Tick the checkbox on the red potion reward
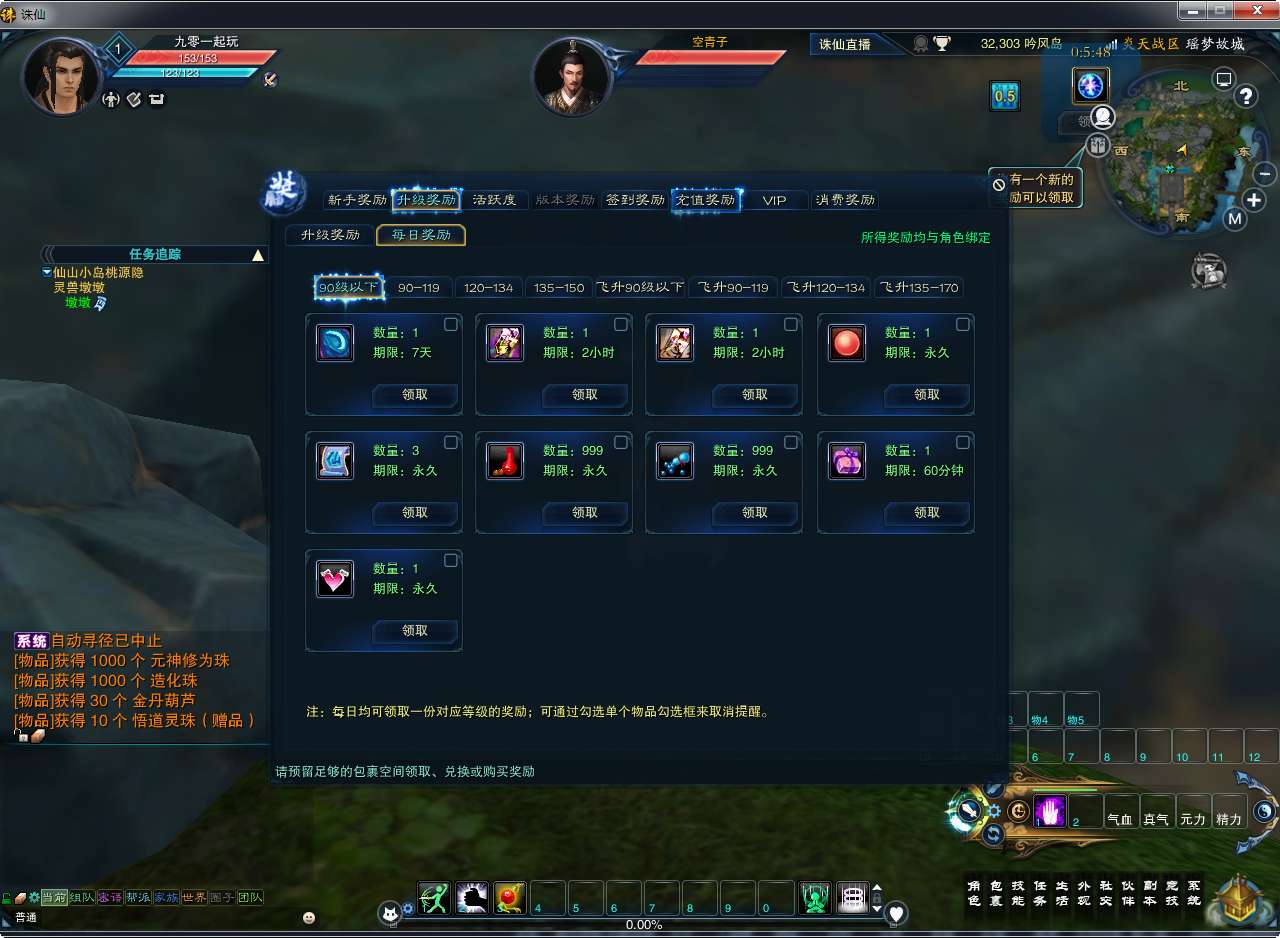The image size is (1280, 938). point(621,443)
